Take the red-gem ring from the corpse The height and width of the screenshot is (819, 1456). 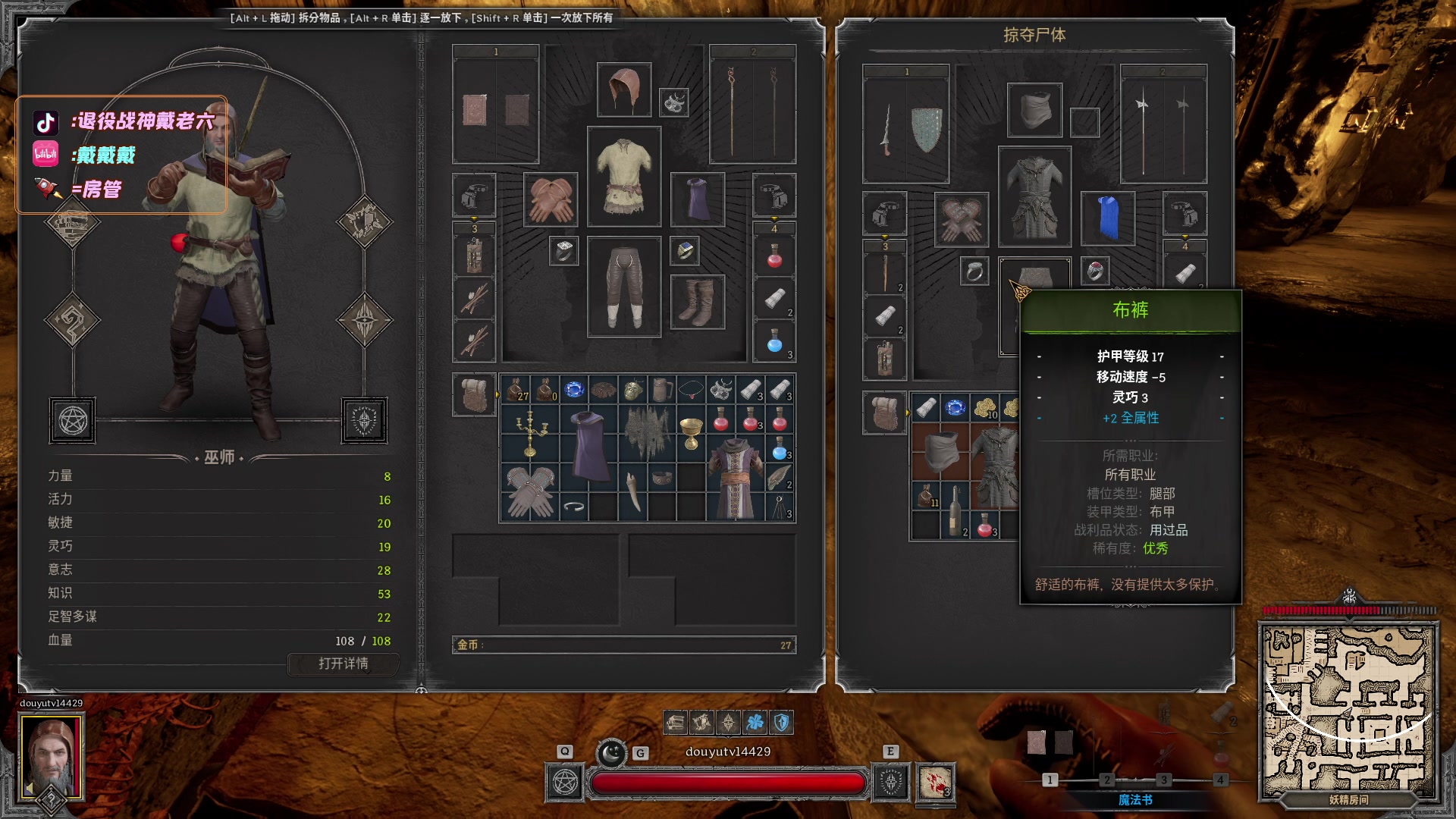pos(1094,271)
